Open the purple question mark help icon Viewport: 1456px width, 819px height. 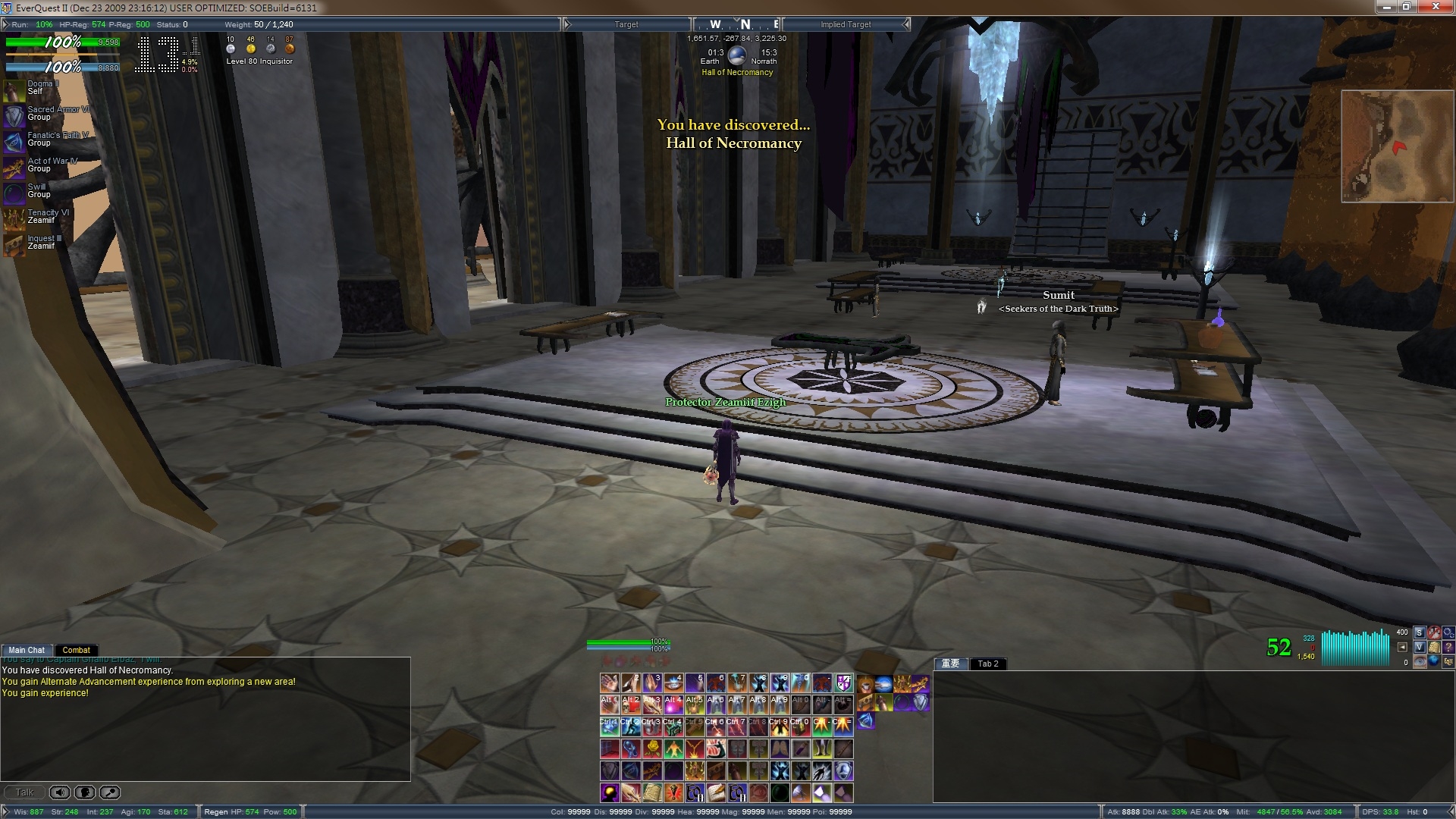pos(1448,647)
